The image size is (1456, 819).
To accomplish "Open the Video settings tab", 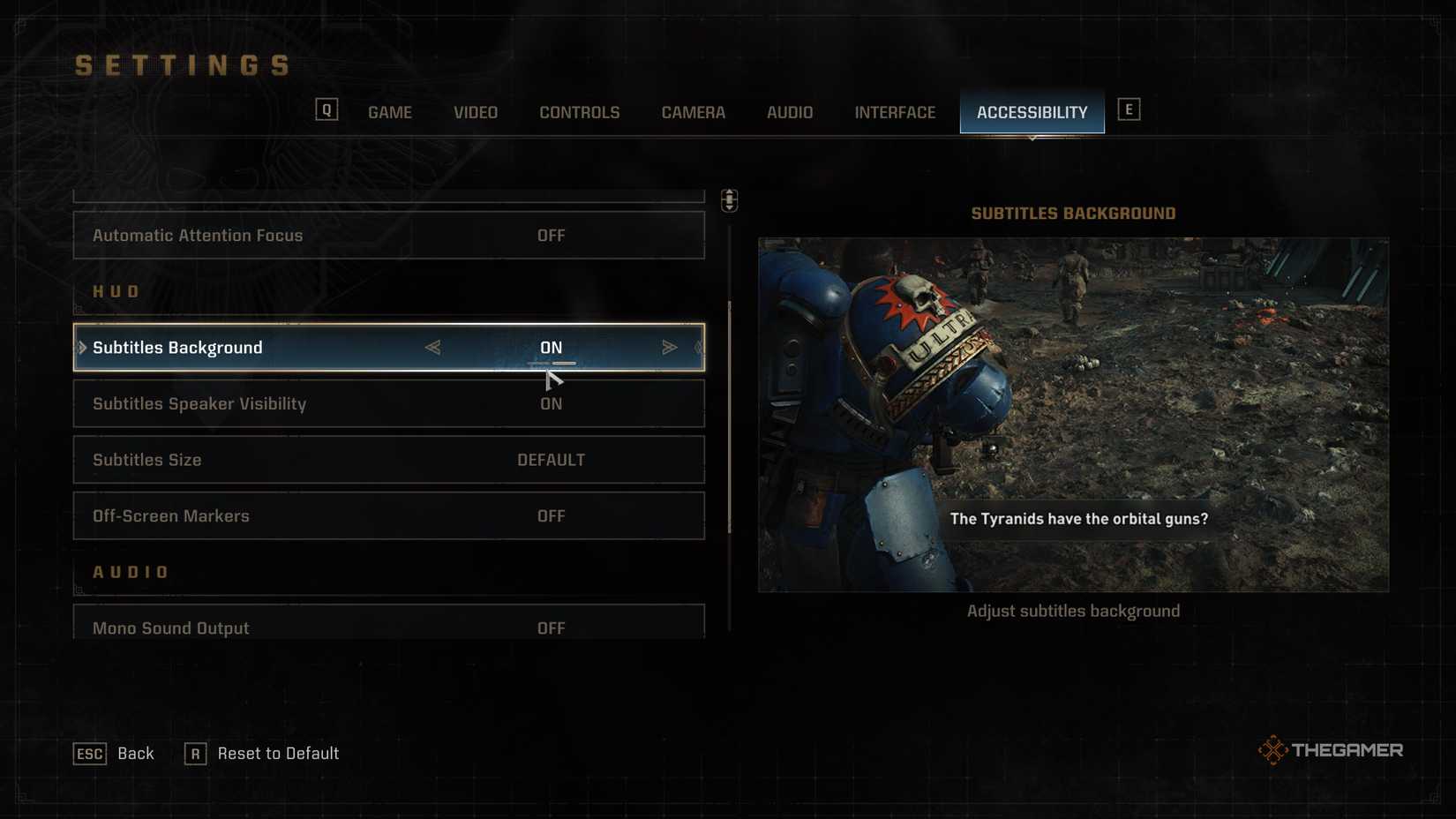I will (475, 112).
